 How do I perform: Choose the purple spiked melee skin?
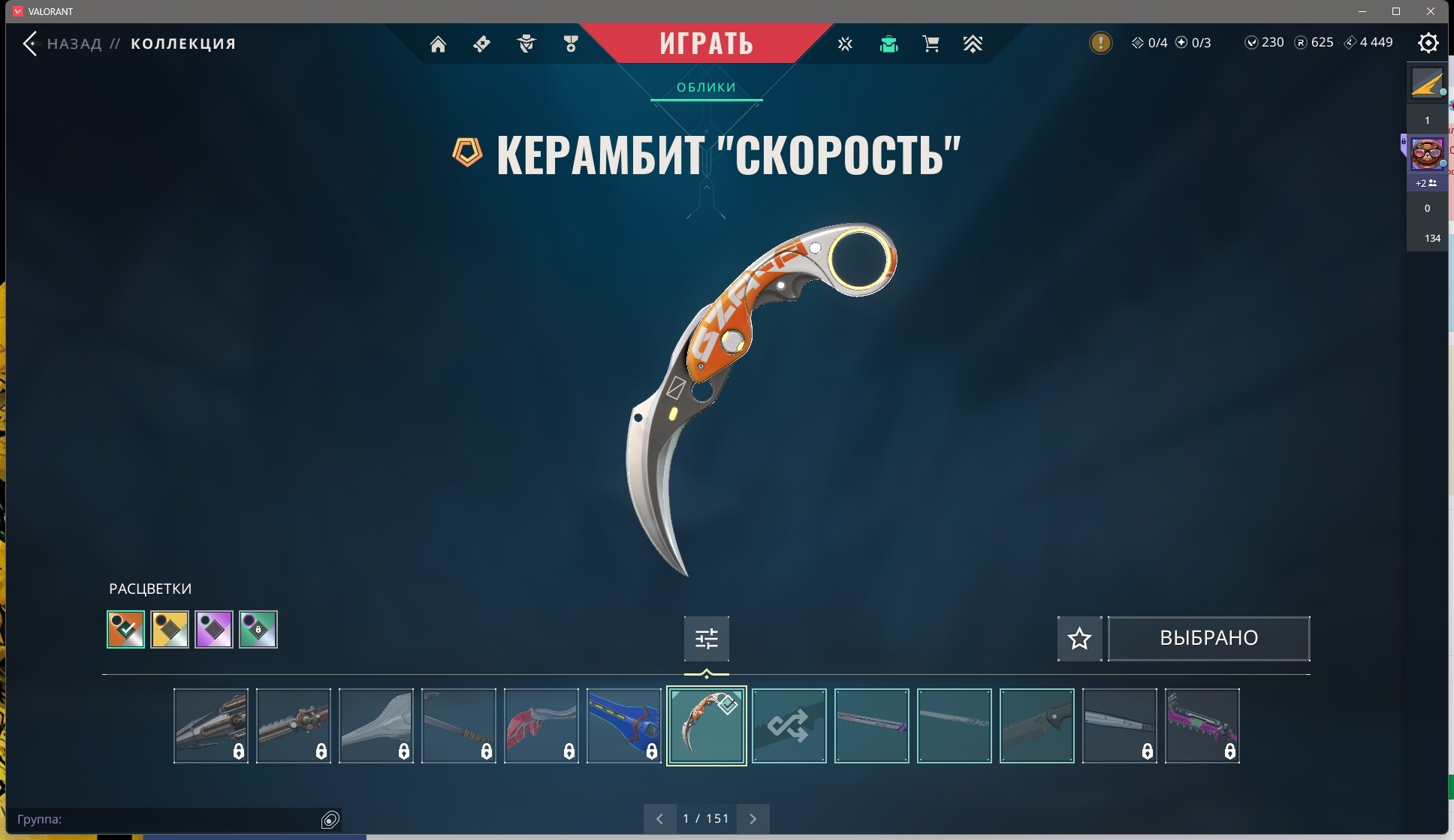point(1202,726)
